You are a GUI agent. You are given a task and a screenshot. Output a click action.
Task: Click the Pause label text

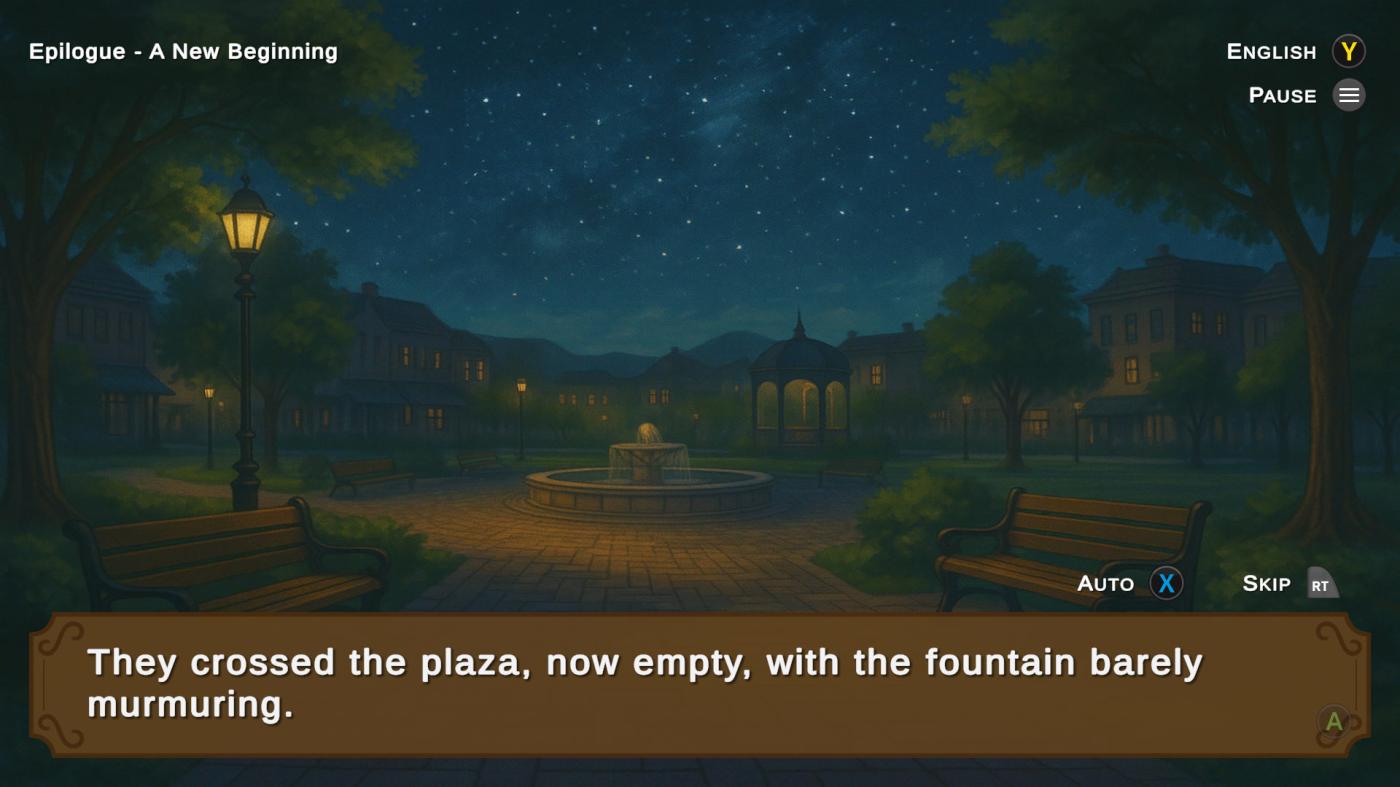pyautogui.click(x=1281, y=95)
